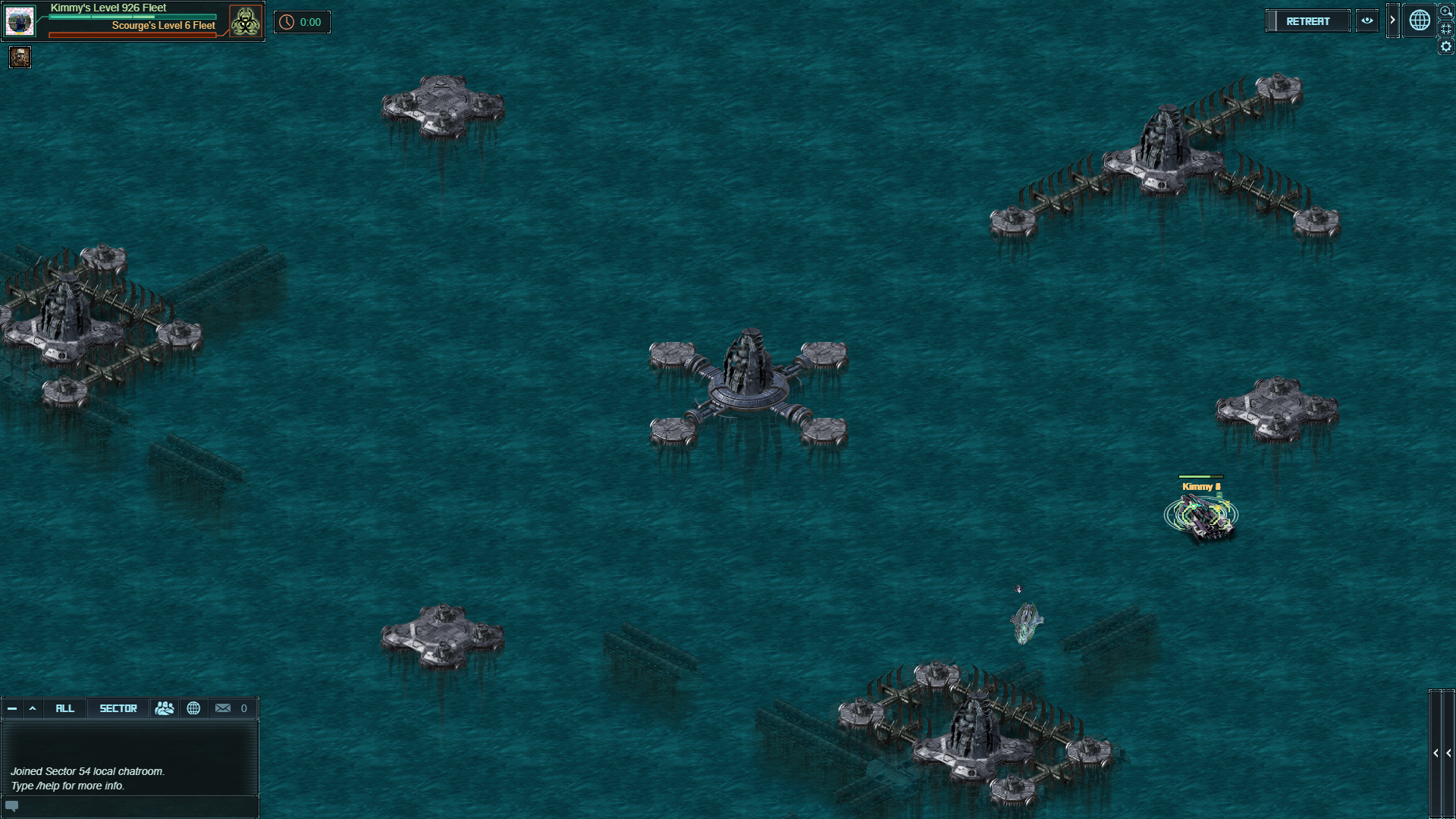
Task: Switch to the SECTOR chat tab
Action: (118, 708)
